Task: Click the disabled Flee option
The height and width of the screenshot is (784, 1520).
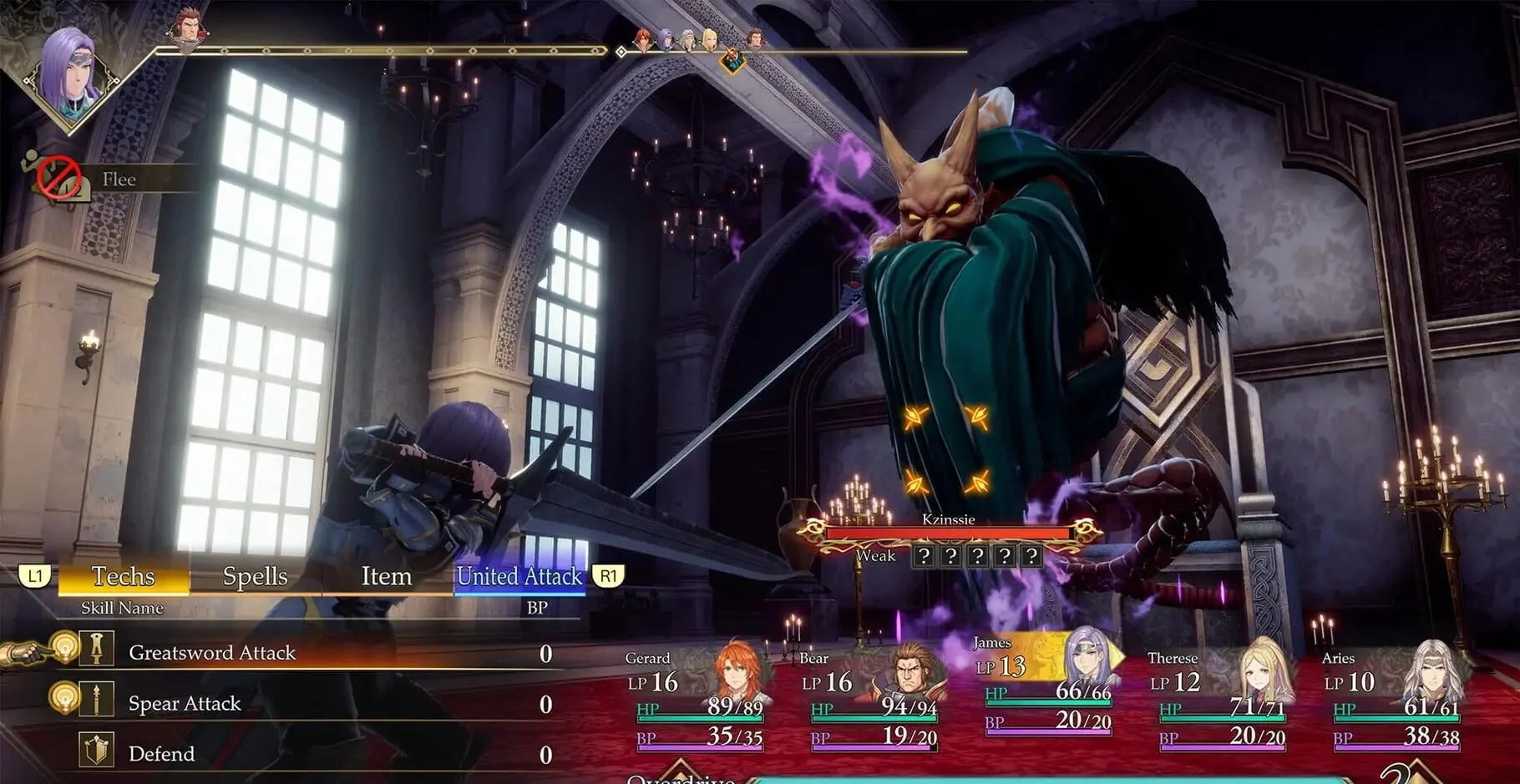Action: pyautogui.click(x=118, y=180)
